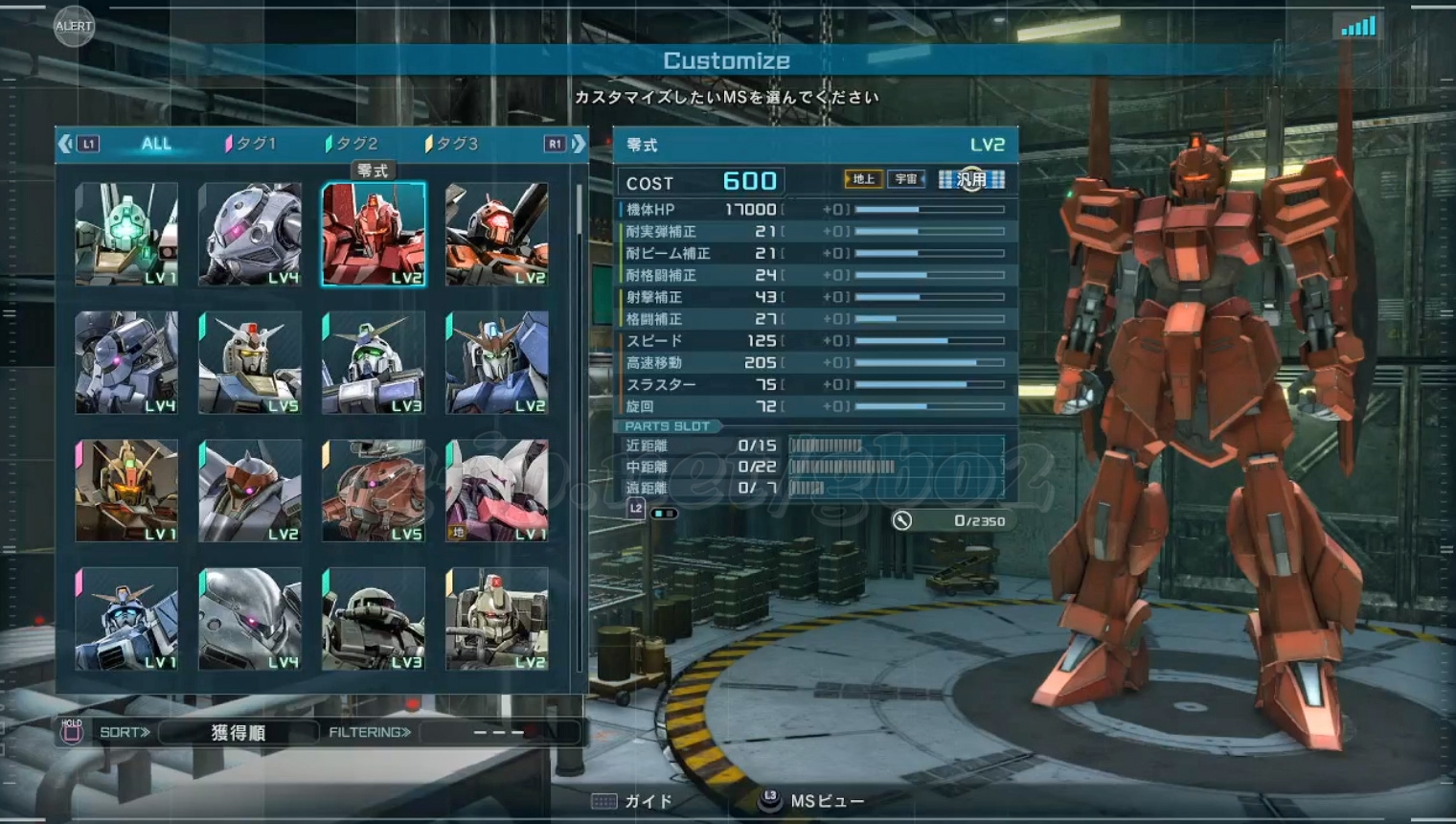
Task: Pick the gray purple-eyed LV4 suit beside 零式
Action: pos(250,235)
